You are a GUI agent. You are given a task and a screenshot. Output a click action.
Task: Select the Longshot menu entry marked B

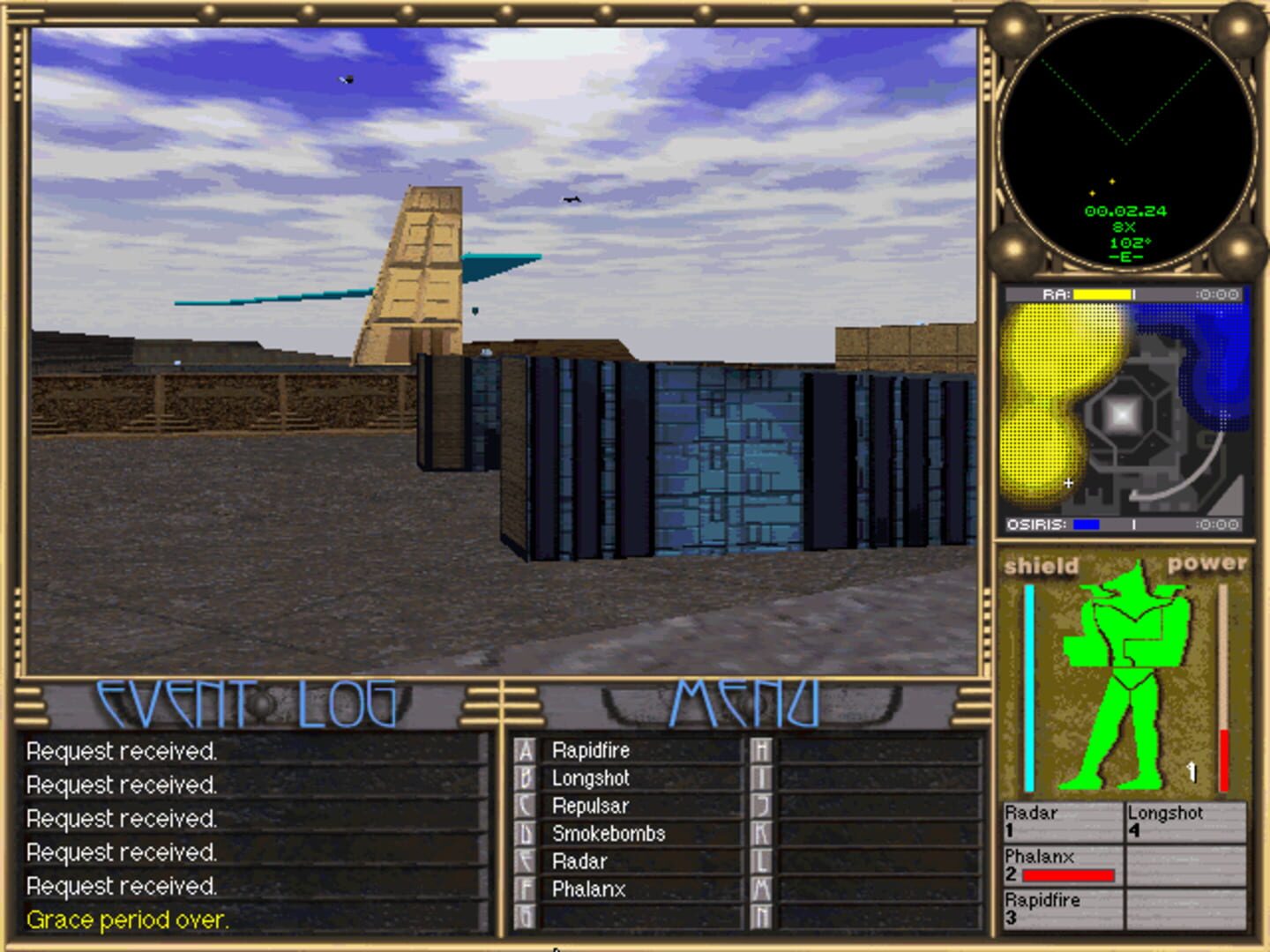(589, 778)
